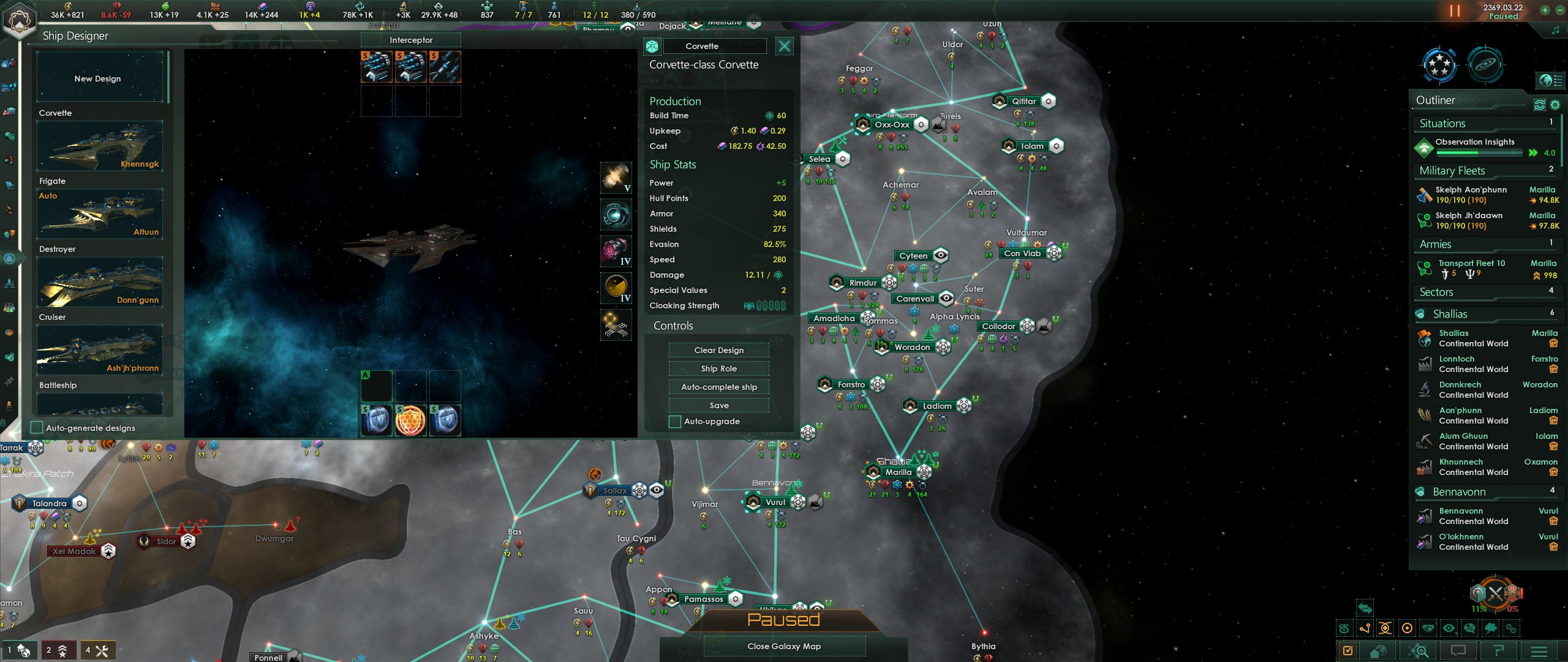The image size is (1568, 662).
Task: Click the Clear Design button
Action: point(718,350)
